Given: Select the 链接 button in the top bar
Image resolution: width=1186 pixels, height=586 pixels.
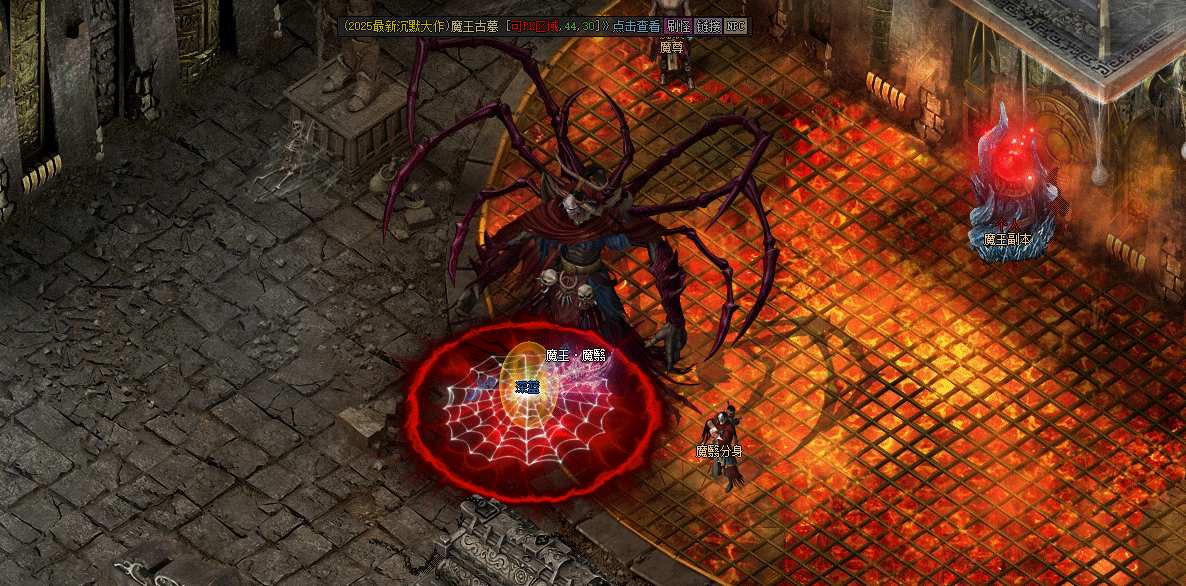Looking at the screenshot, I should (x=707, y=26).
